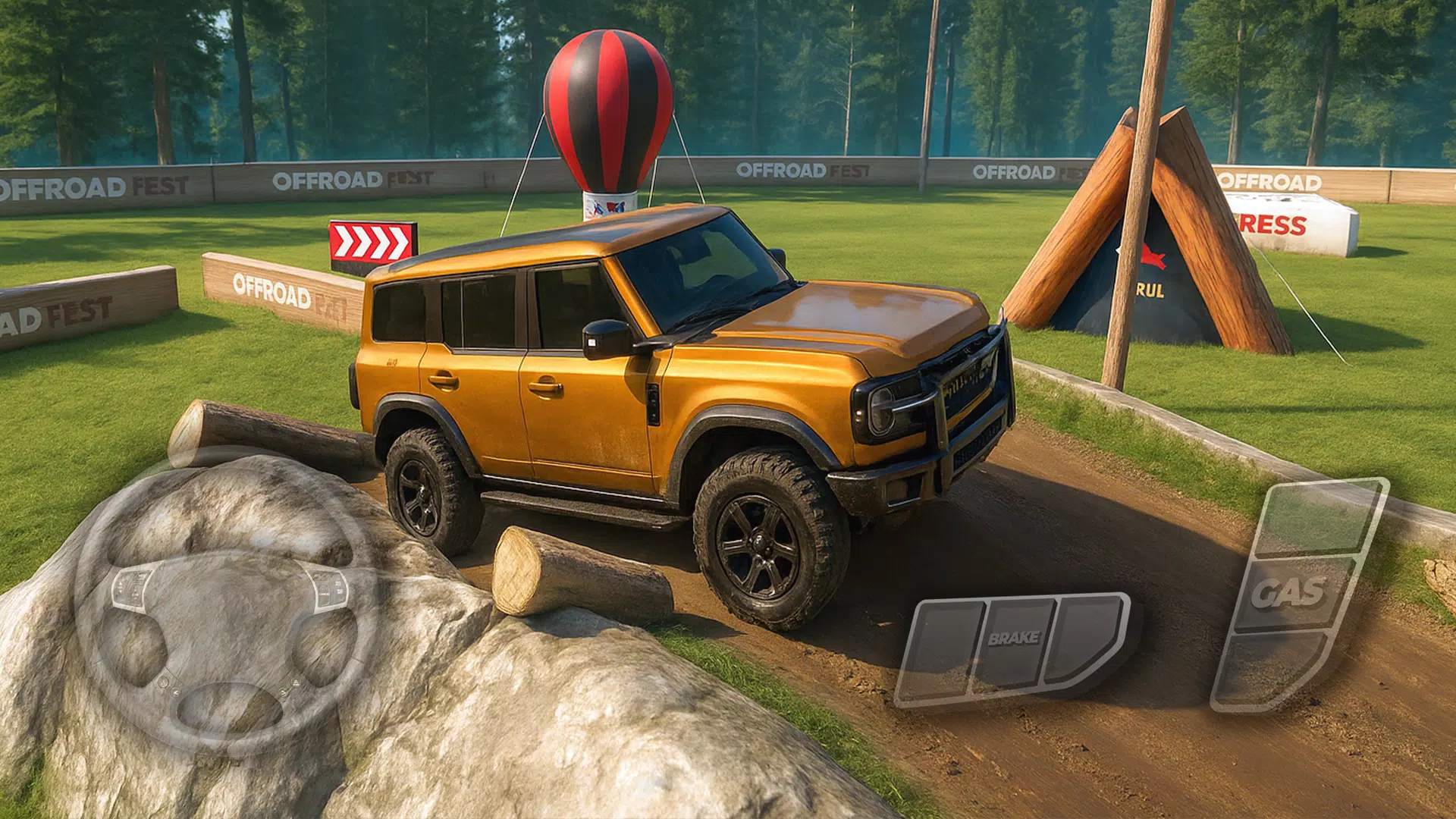Tap the right arrow control below the wheel hub
Screen dimensions: 1456x819
pos(284,692)
